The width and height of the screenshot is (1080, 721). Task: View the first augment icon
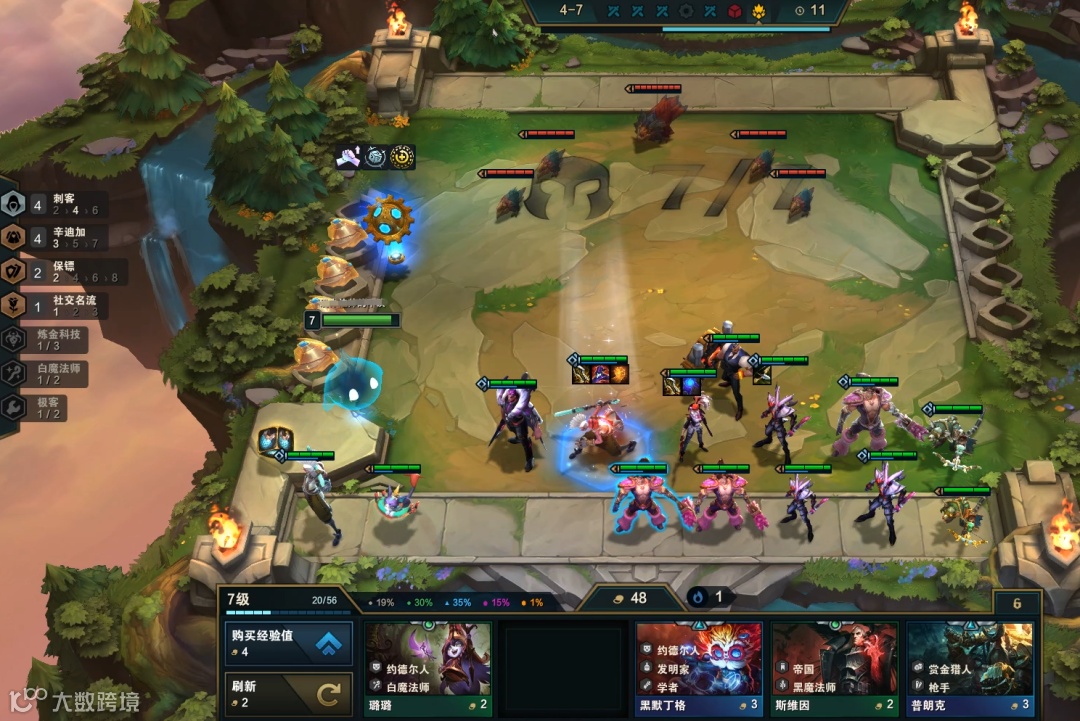349,156
